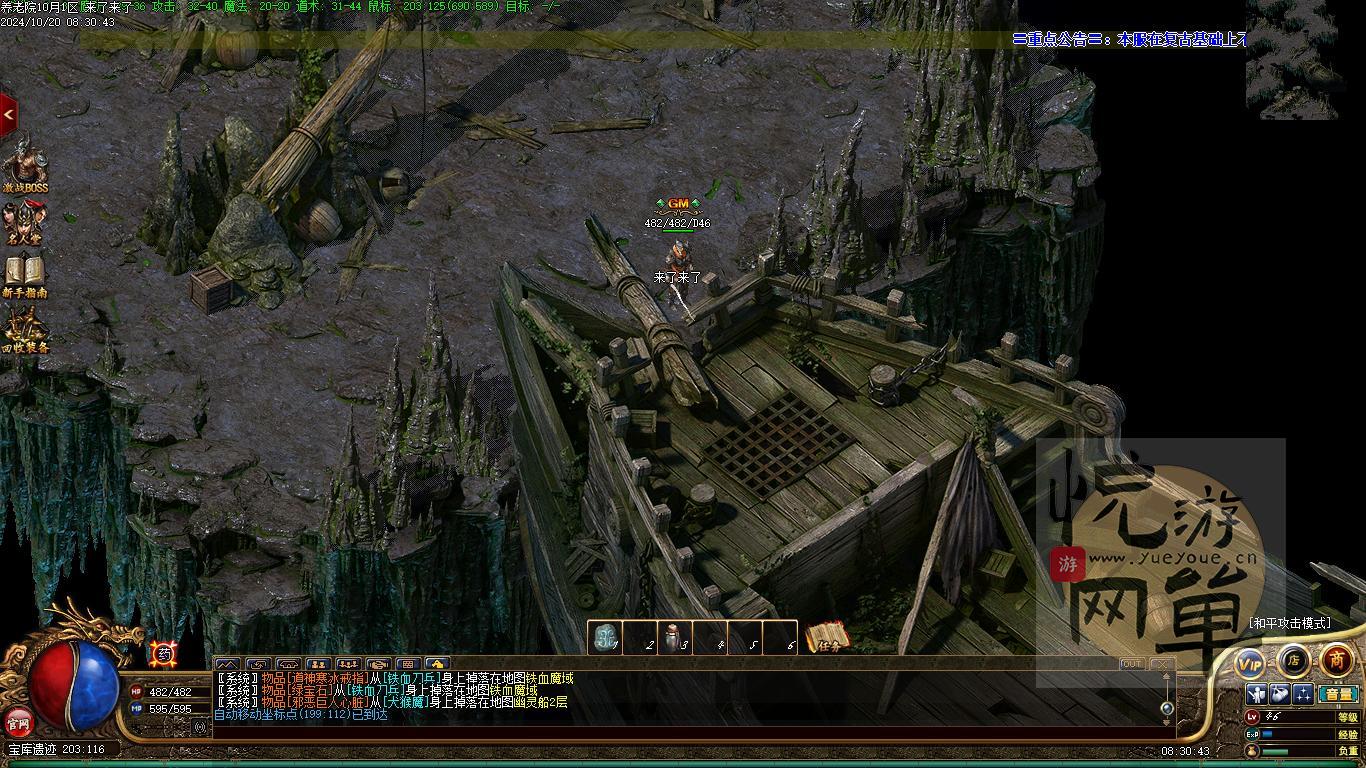Image resolution: width=1366 pixels, height=768 pixels.
Task: Open the skills icon with three stars
Action: [1303, 694]
